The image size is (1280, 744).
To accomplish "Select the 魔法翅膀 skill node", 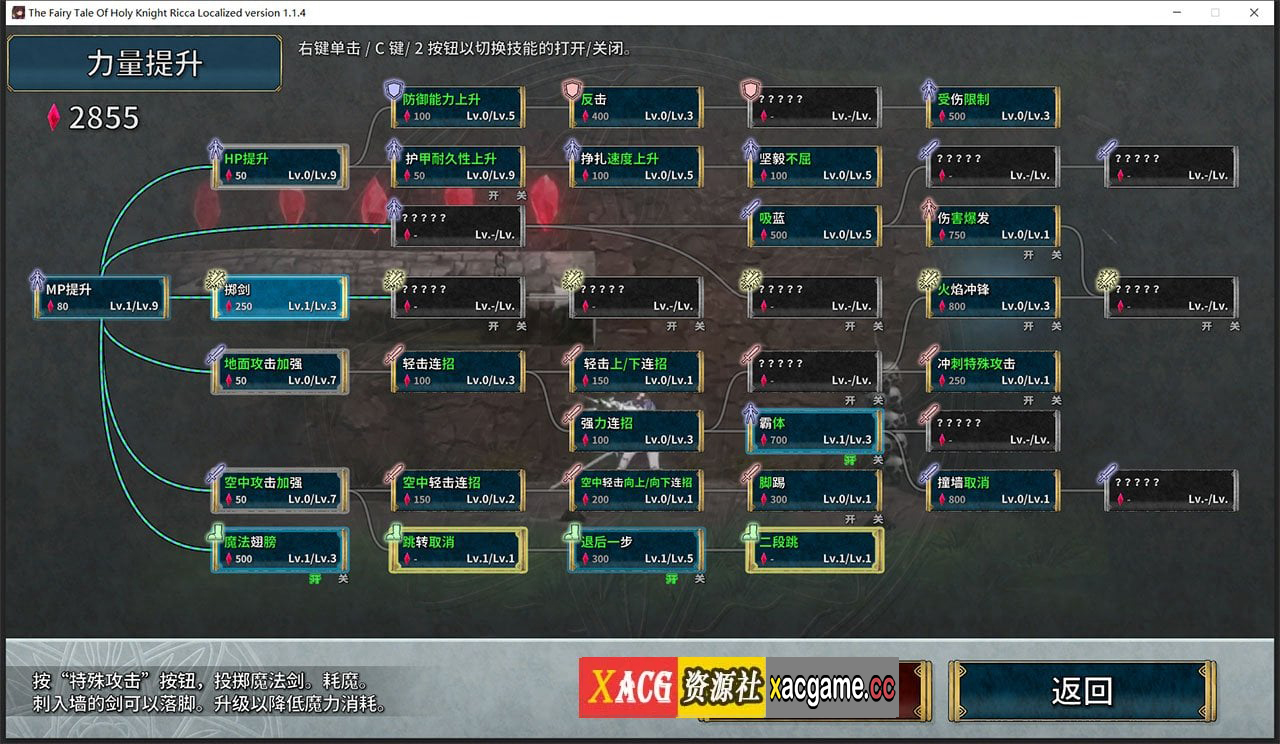I will click(280, 549).
